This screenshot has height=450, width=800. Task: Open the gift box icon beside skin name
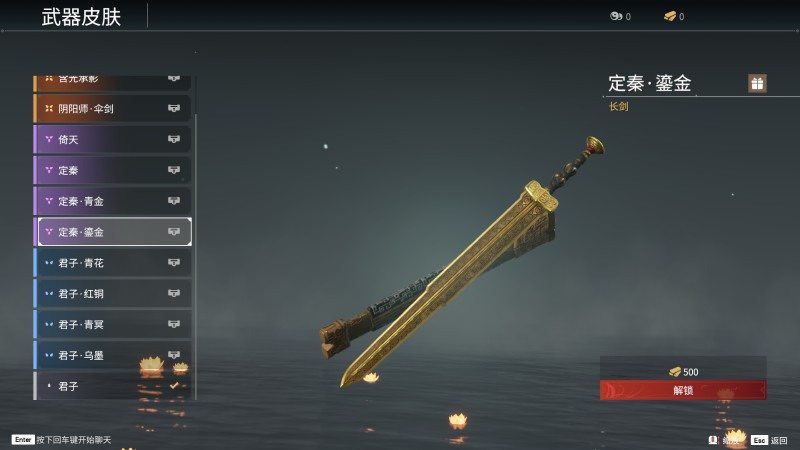pyautogui.click(x=757, y=83)
